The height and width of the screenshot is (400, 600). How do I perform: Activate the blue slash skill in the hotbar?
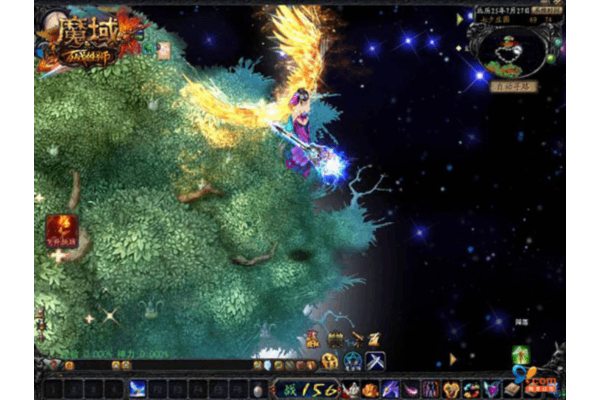point(137,388)
